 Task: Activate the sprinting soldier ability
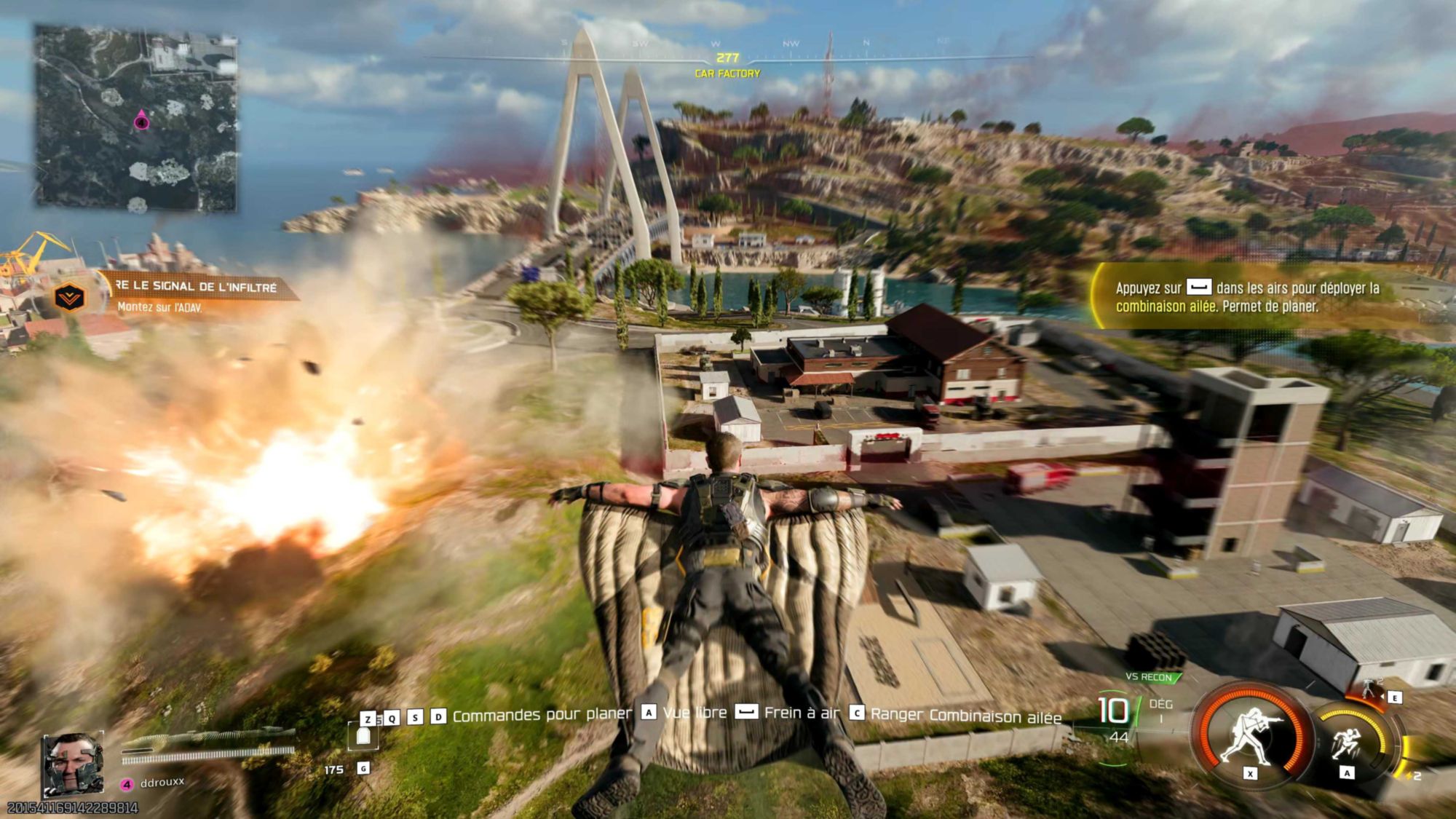point(1348,743)
